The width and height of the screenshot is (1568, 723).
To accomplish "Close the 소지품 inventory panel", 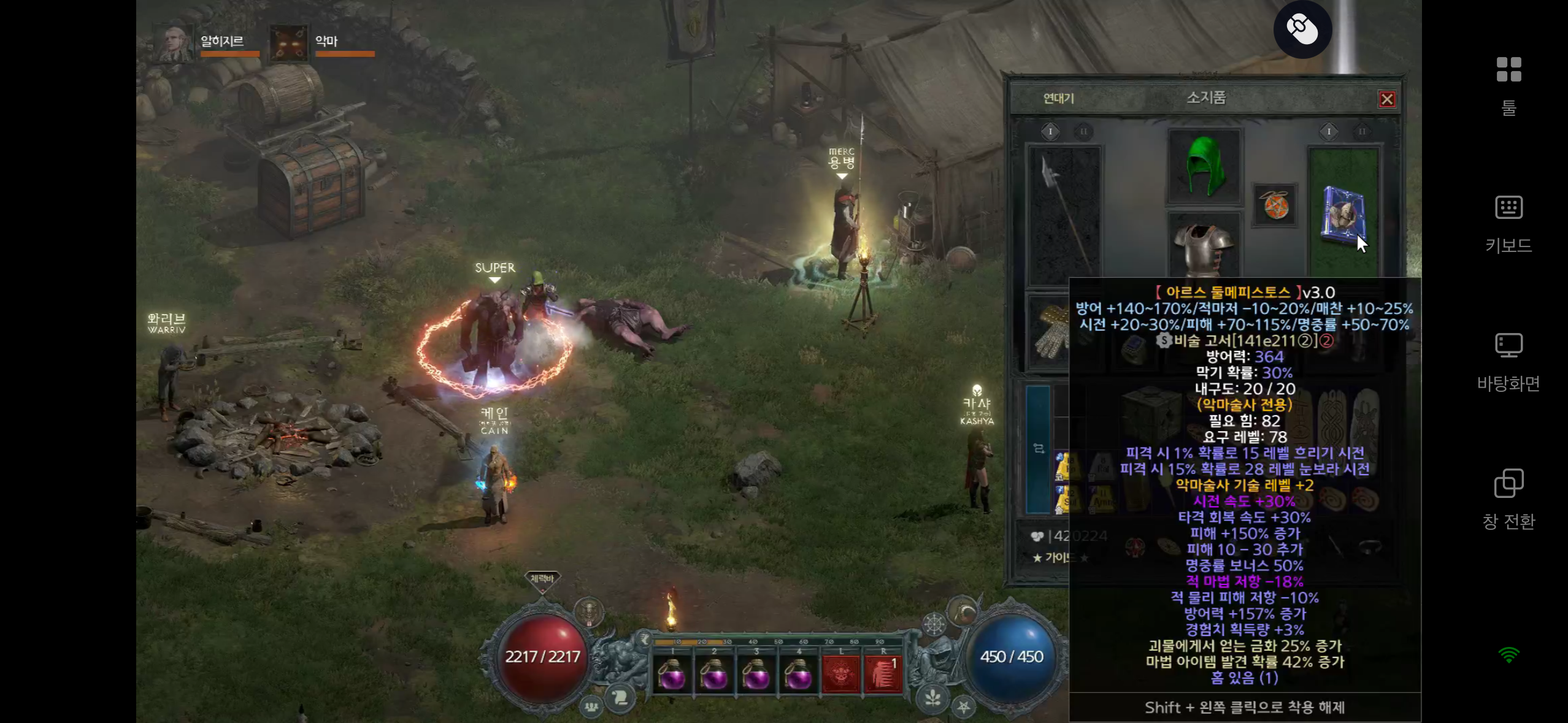I will [1386, 99].
